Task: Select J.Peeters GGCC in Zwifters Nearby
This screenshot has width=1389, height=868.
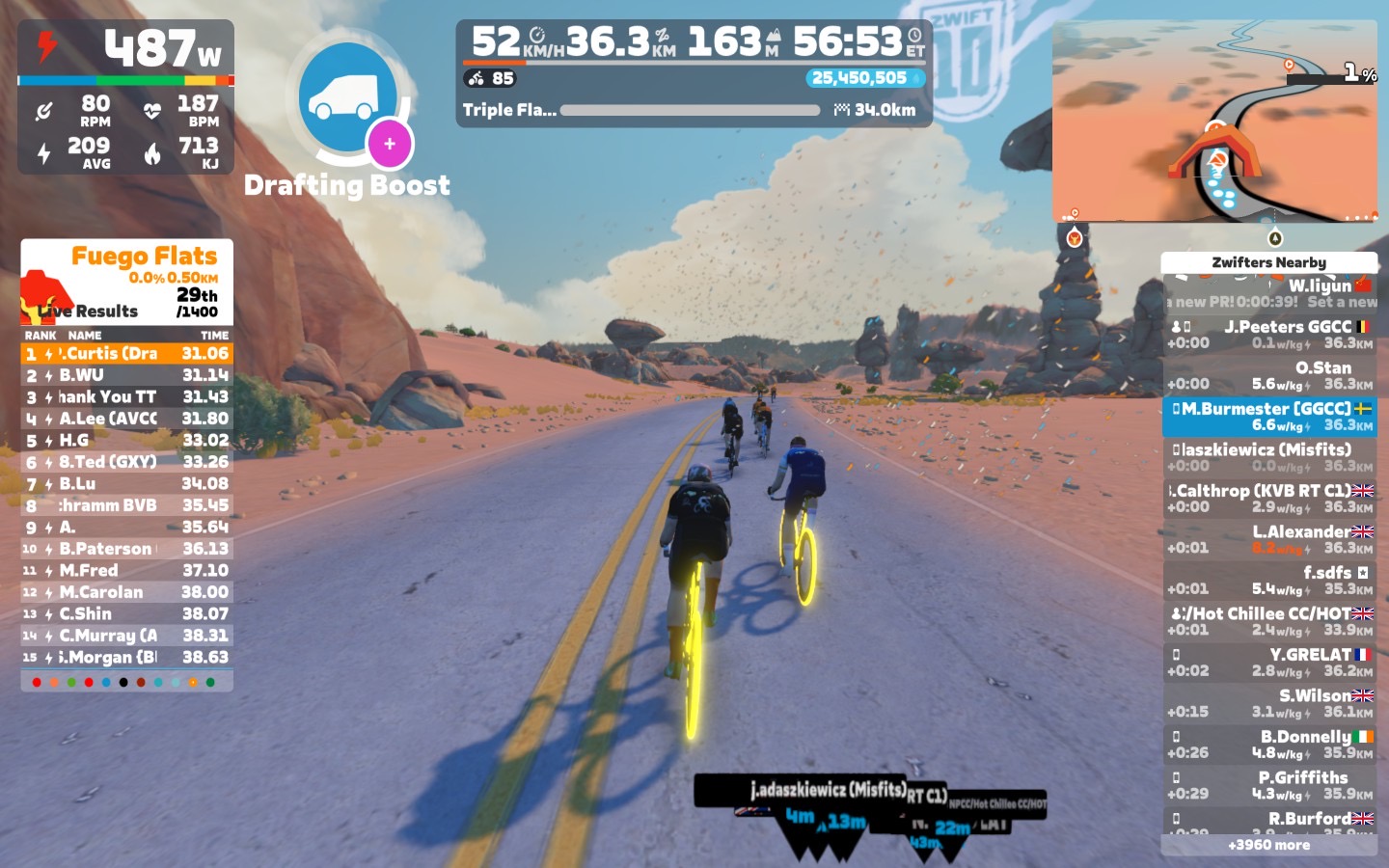Action: point(1268,335)
